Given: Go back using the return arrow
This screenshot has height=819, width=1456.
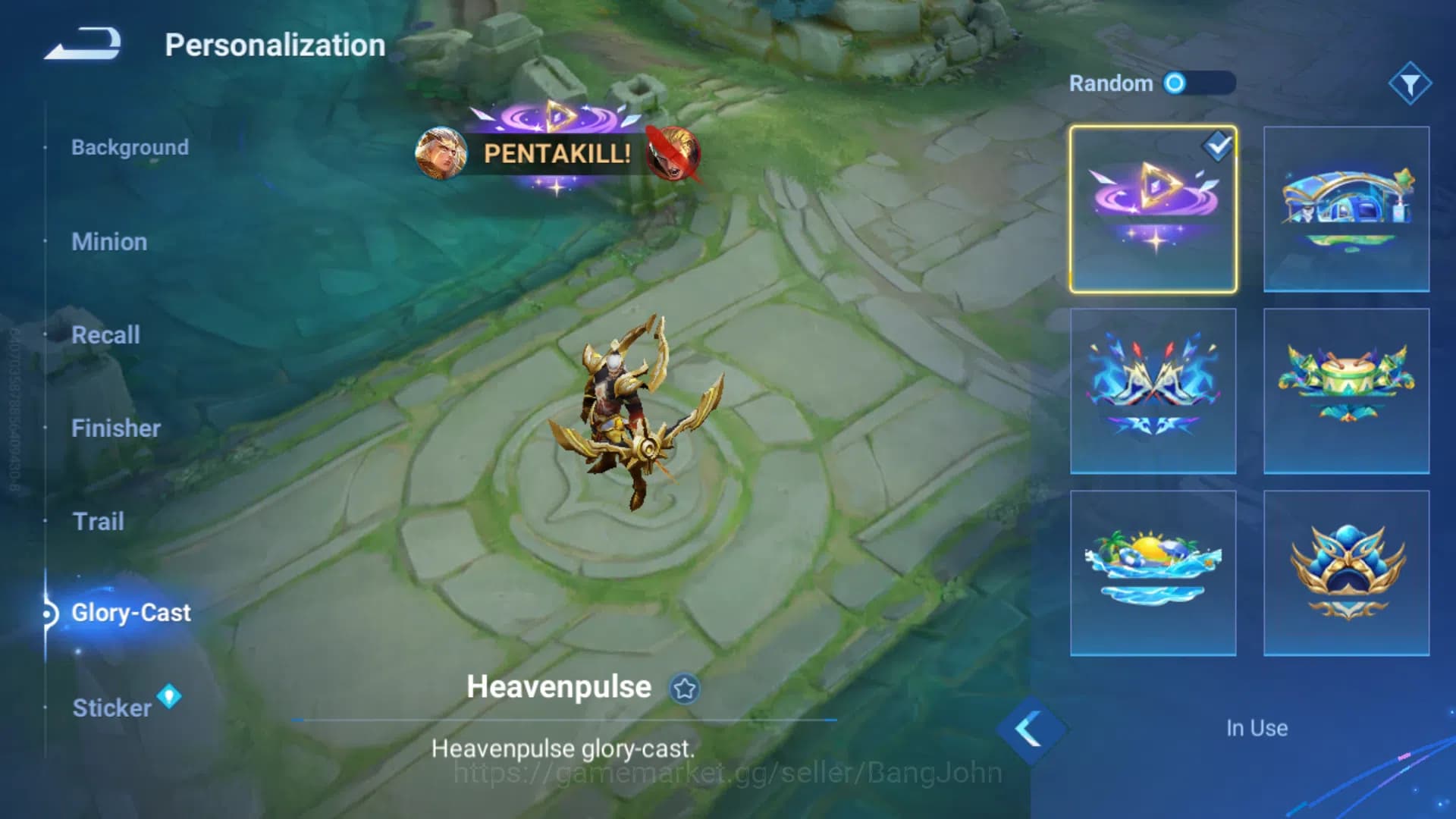Looking at the screenshot, I should click(83, 44).
